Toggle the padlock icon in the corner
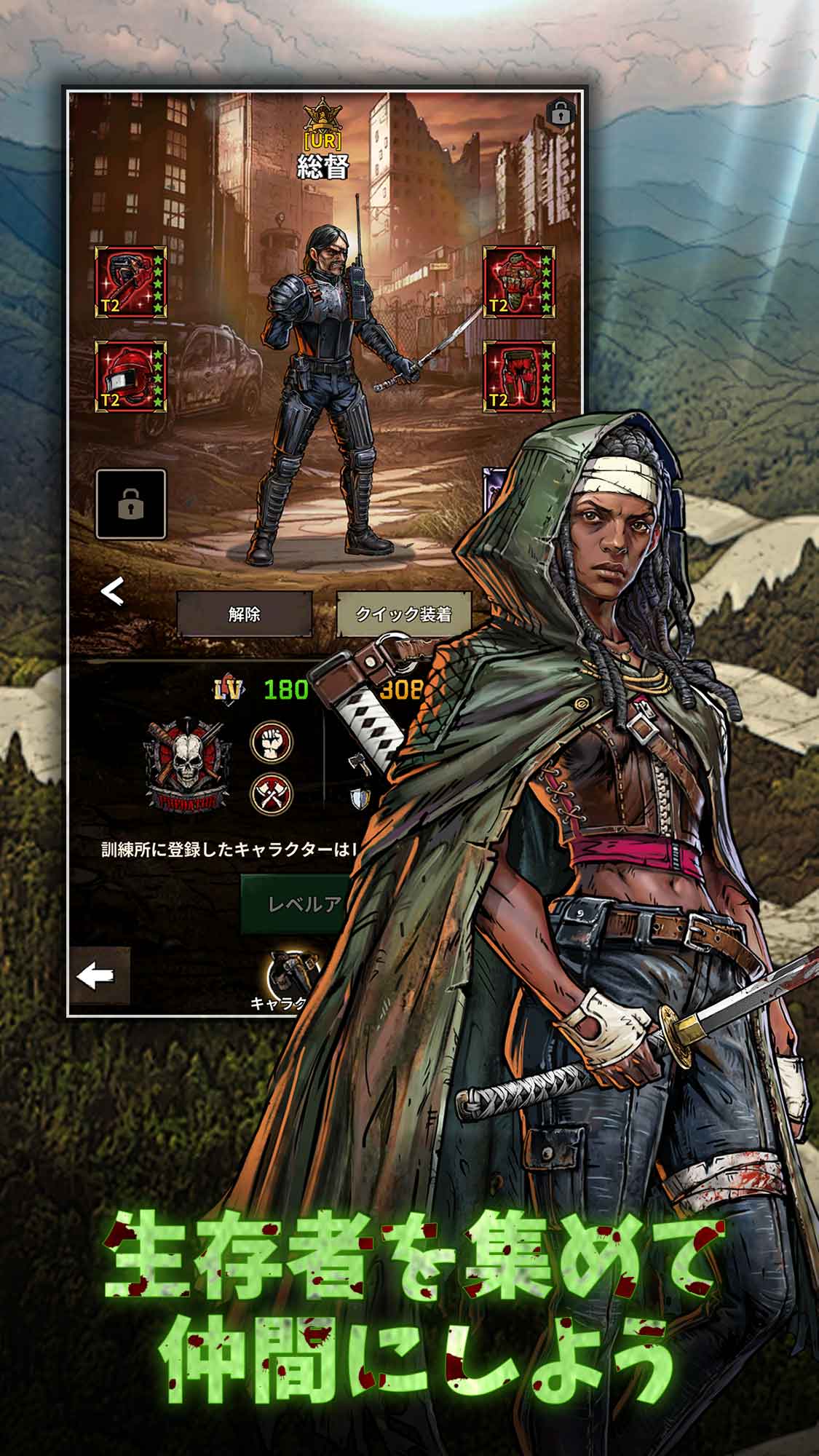Screen dimensions: 819x1456 point(559,113)
